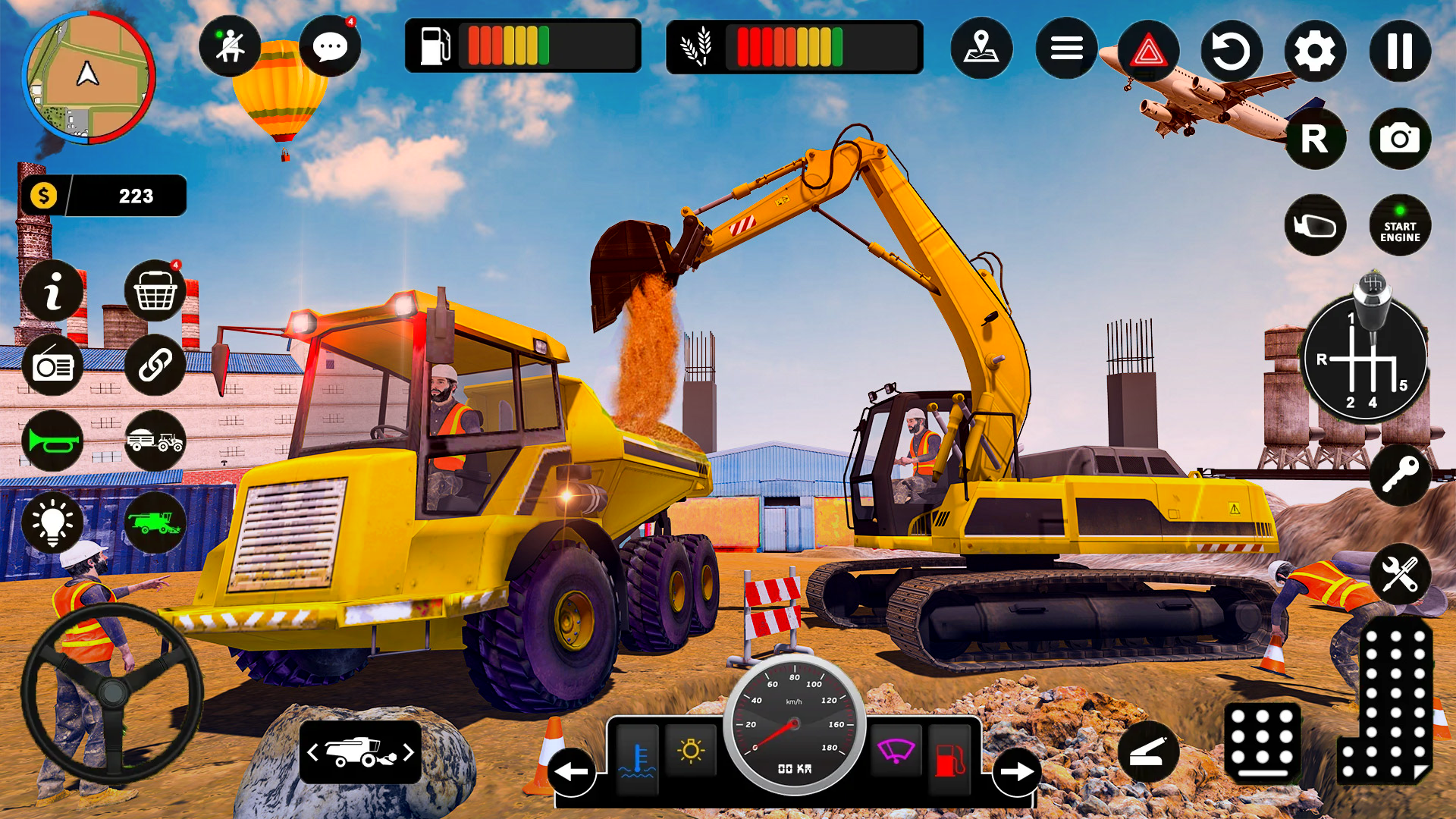Image resolution: width=1456 pixels, height=819 pixels.
Task: Open the hamburger menu
Action: pyautogui.click(x=1065, y=47)
